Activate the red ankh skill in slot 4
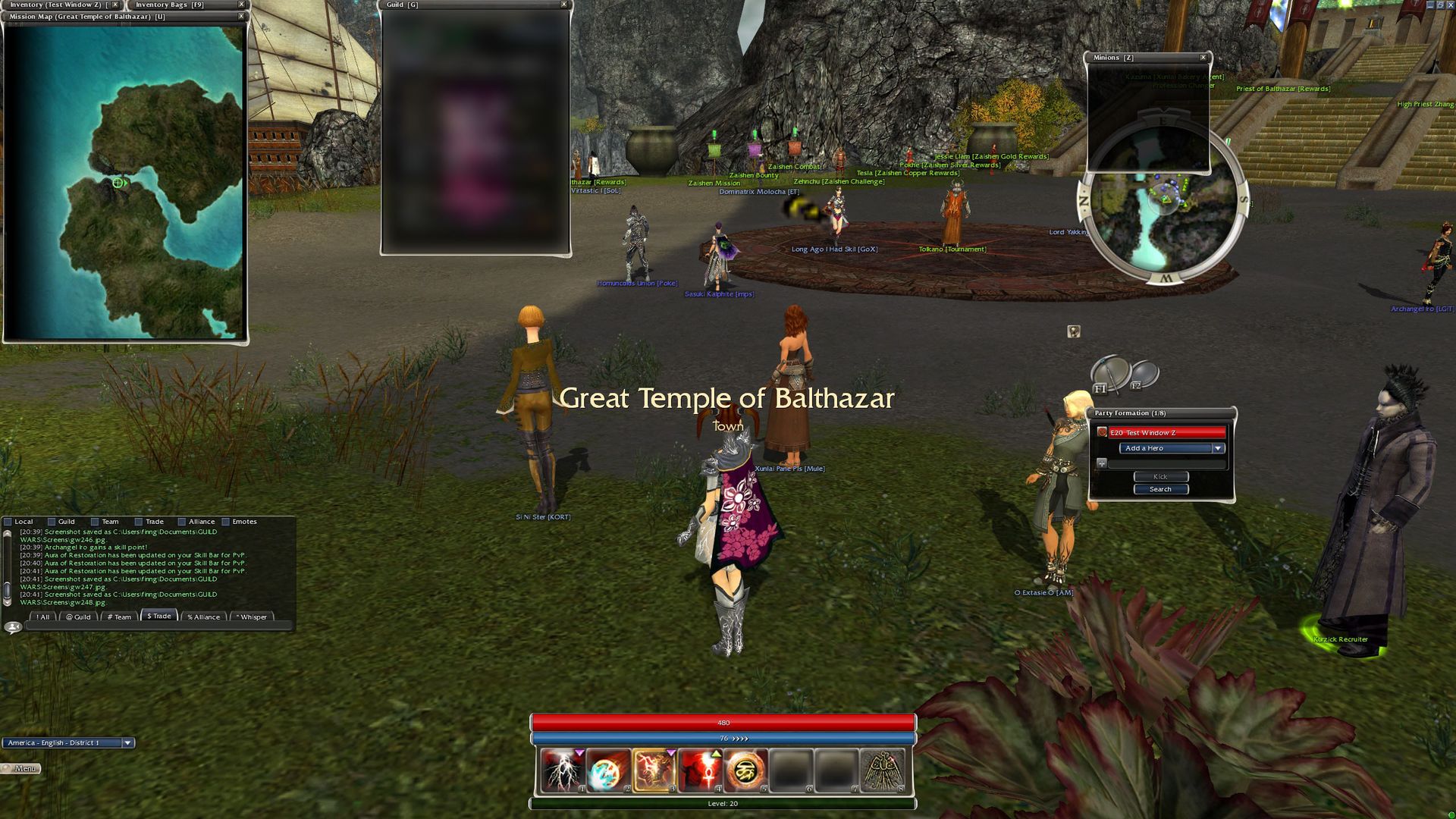Image resolution: width=1456 pixels, height=819 pixels. 699,770
